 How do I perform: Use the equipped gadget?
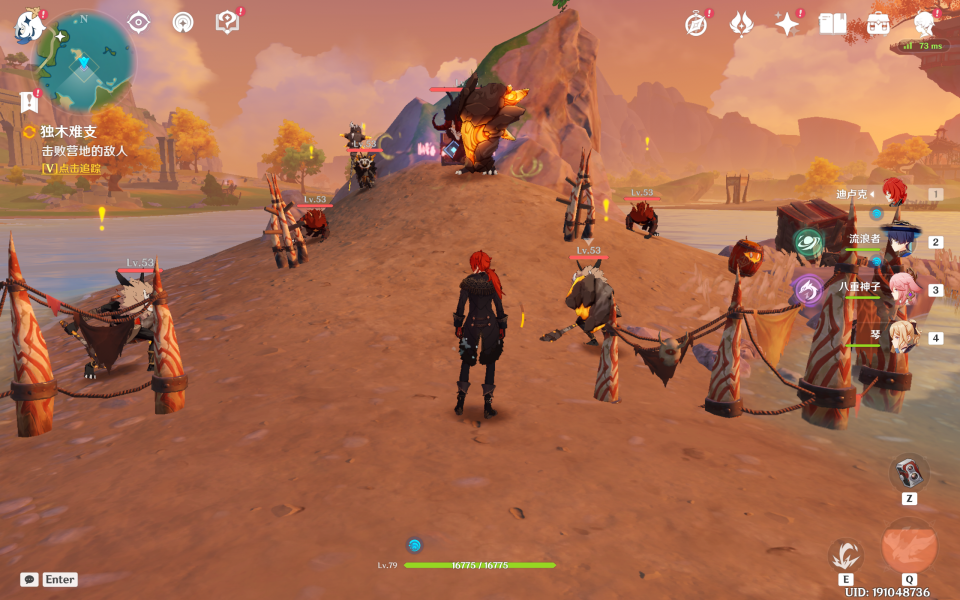(x=909, y=471)
